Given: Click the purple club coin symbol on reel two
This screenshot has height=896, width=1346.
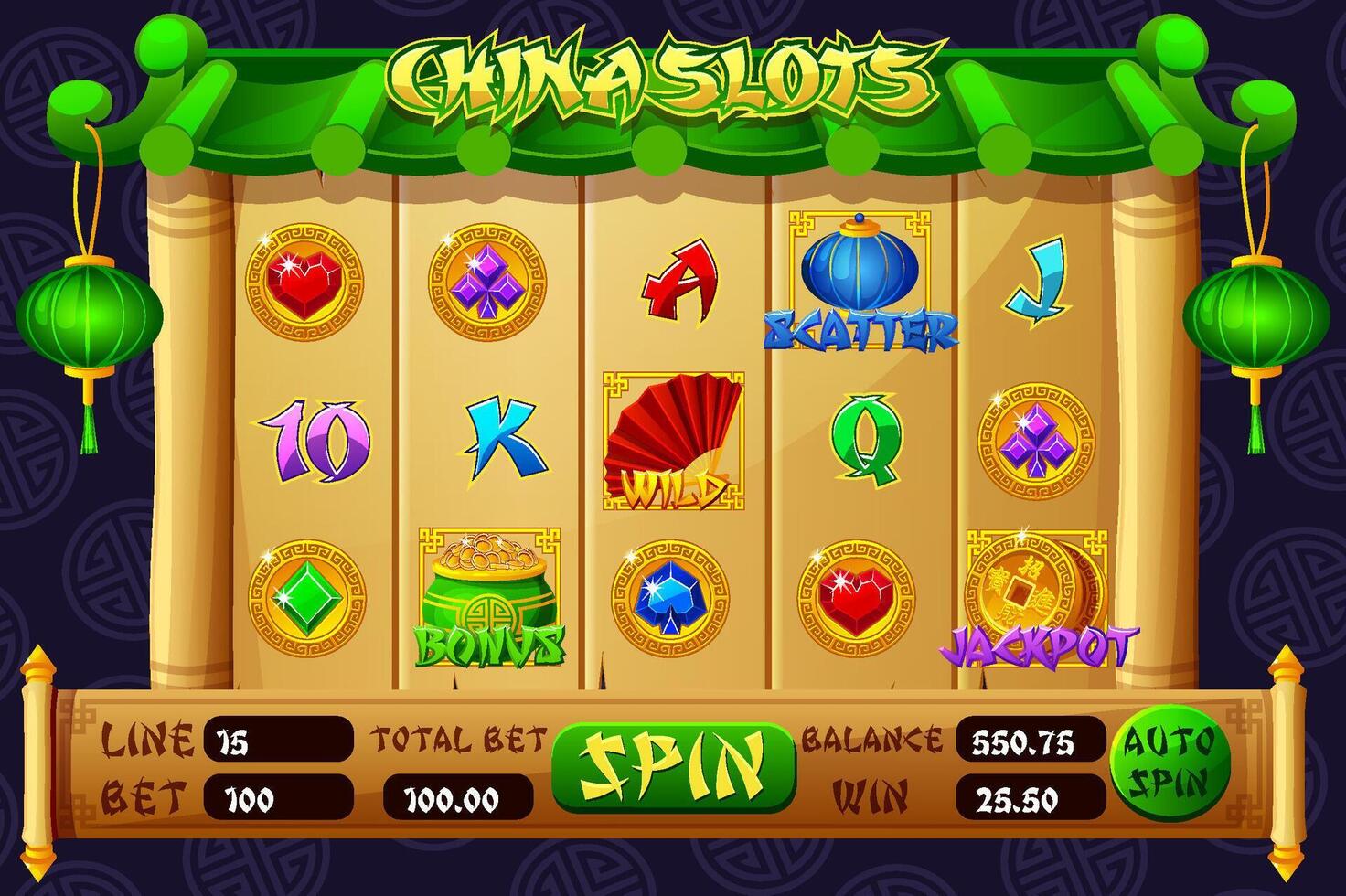Looking at the screenshot, I should (489, 283).
